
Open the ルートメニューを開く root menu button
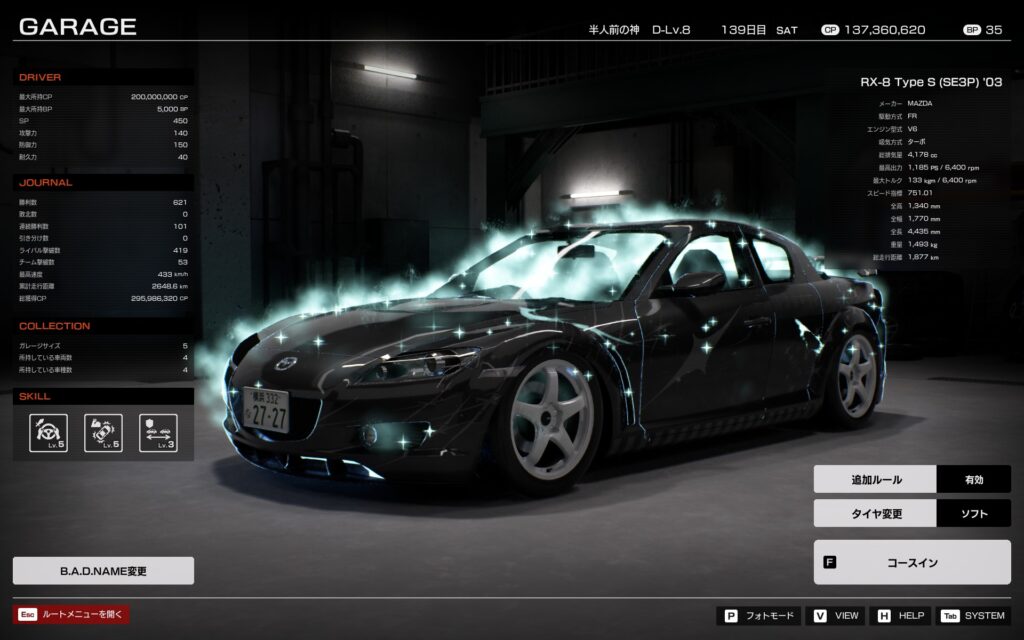coord(72,615)
